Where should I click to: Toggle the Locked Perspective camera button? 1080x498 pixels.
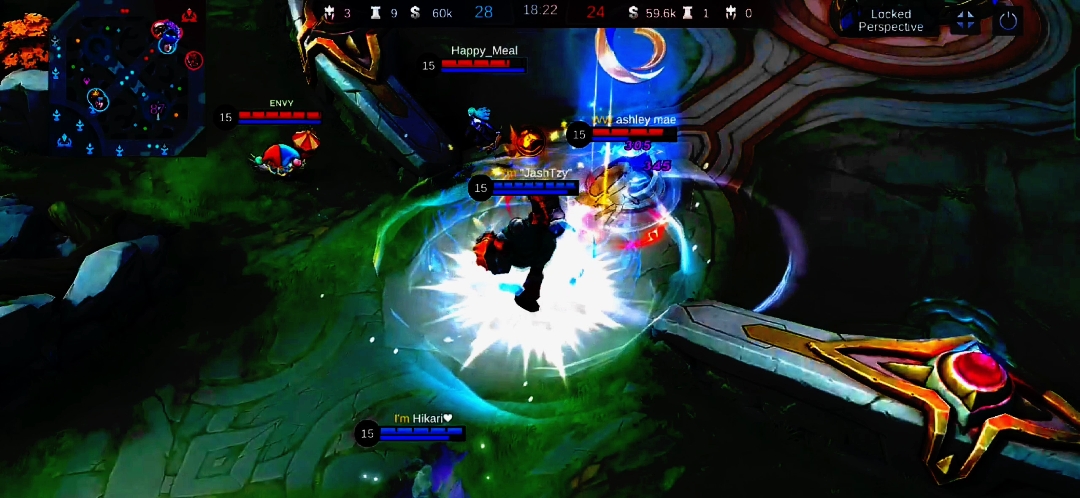pos(889,20)
